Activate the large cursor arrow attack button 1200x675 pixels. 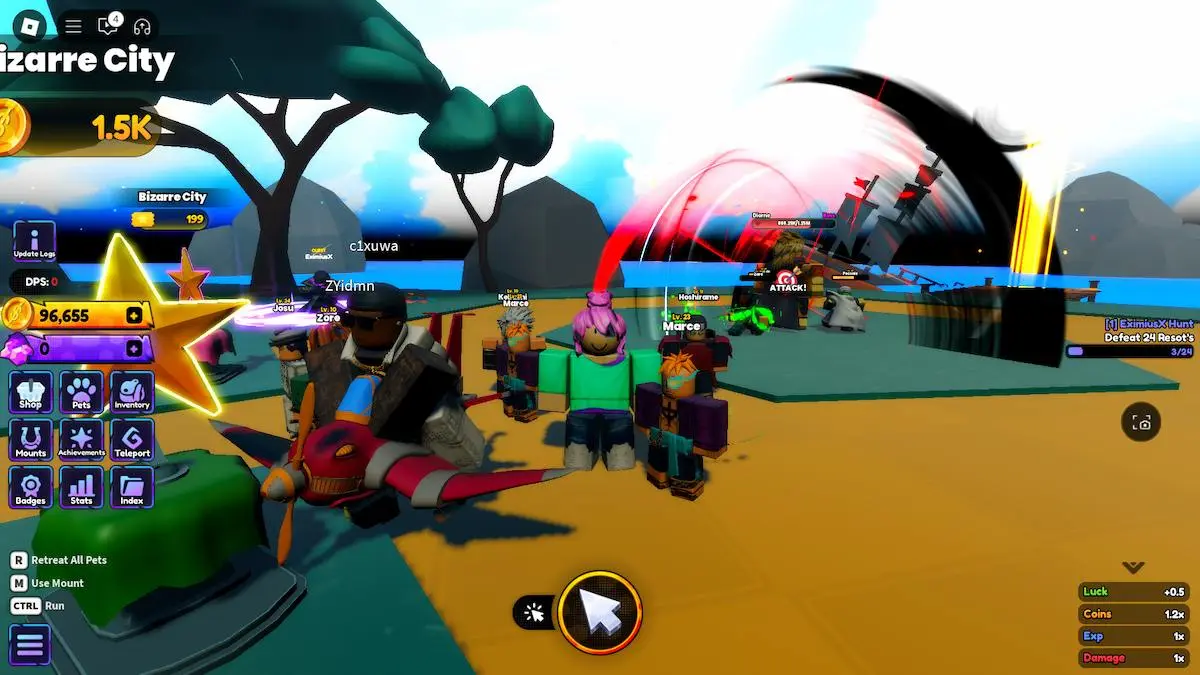[x=600, y=612]
